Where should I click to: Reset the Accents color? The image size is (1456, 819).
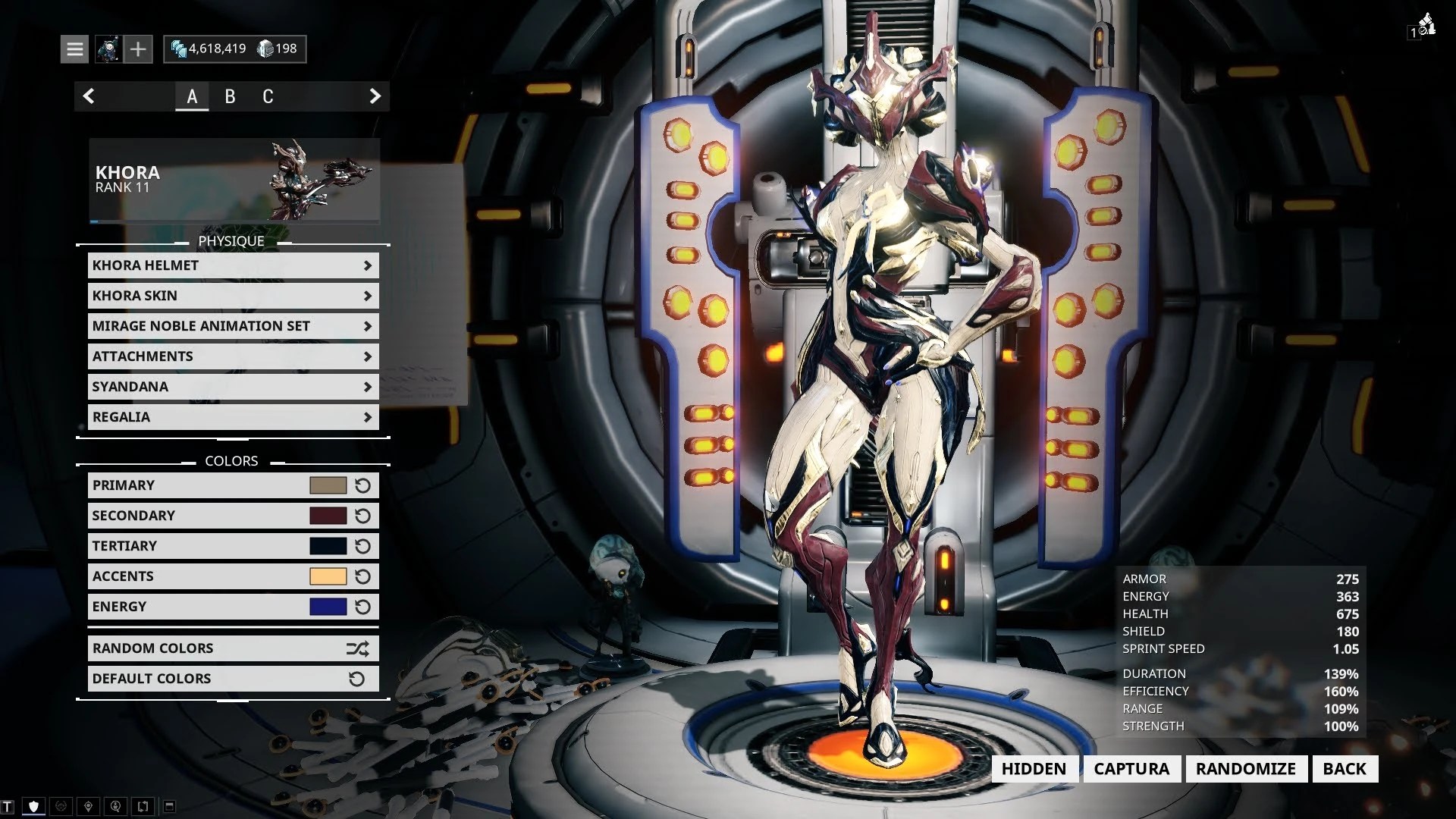tap(363, 576)
